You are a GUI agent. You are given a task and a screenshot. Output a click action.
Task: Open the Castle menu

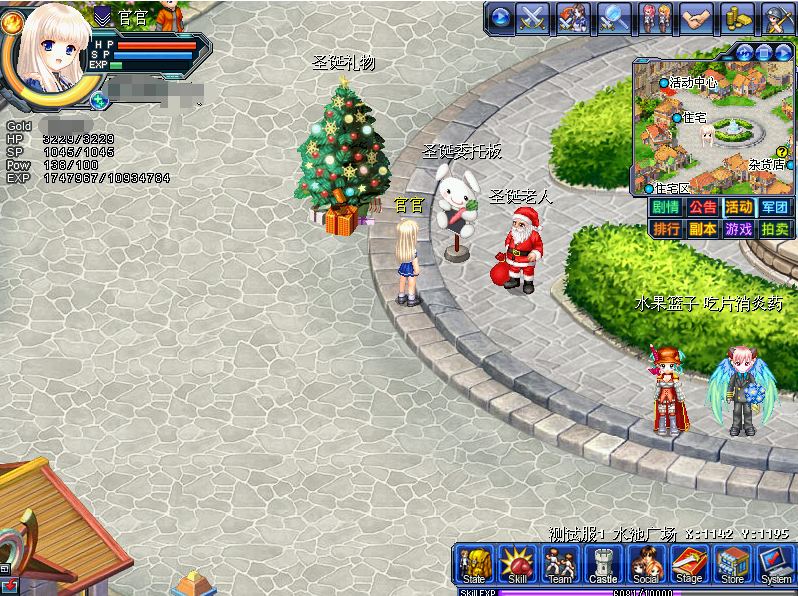[603, 565]
